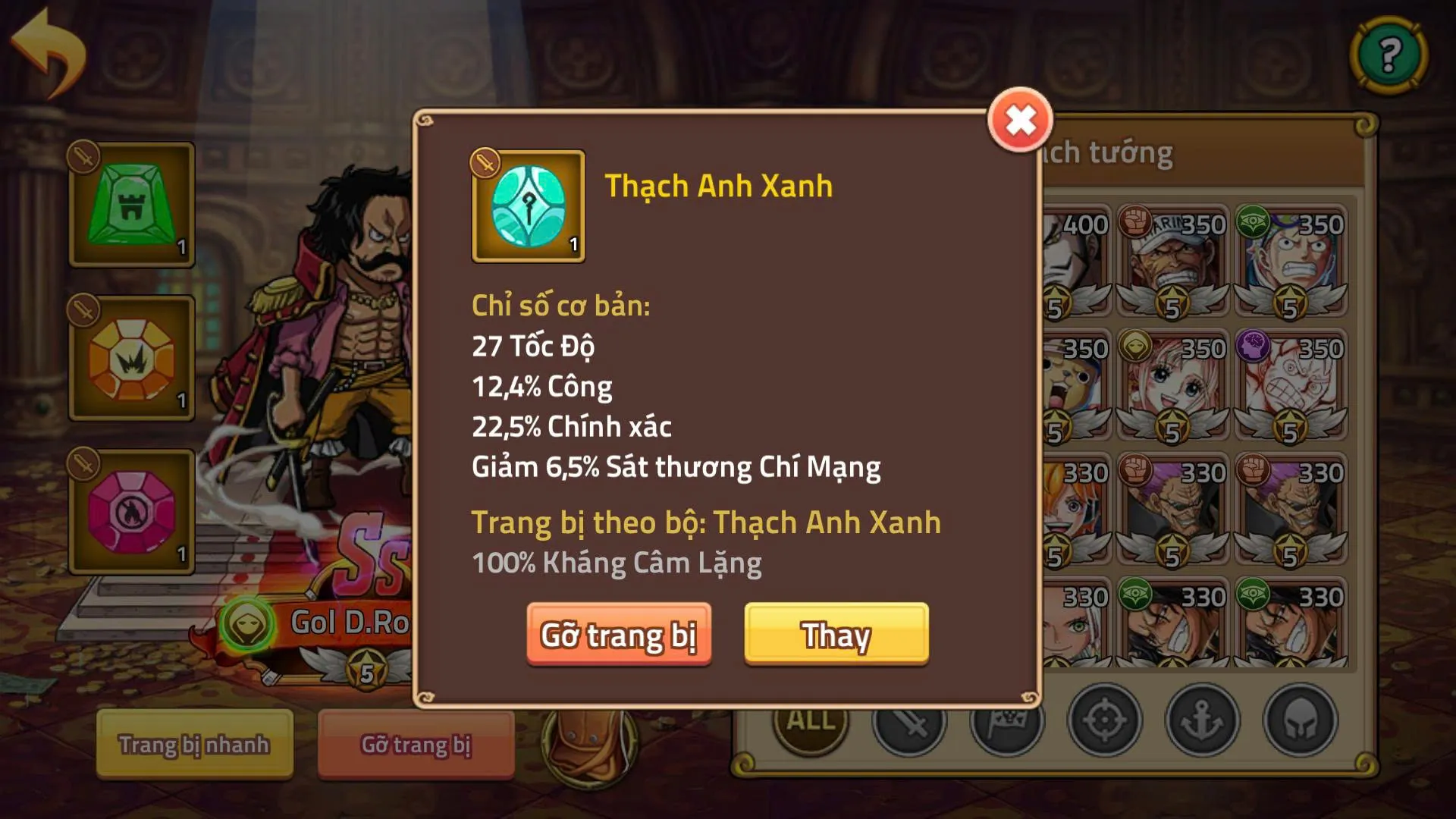The height and width of the screenshot is (819, 1456).
Task: Click the Trang bị nhanh button
Action: 194,745
